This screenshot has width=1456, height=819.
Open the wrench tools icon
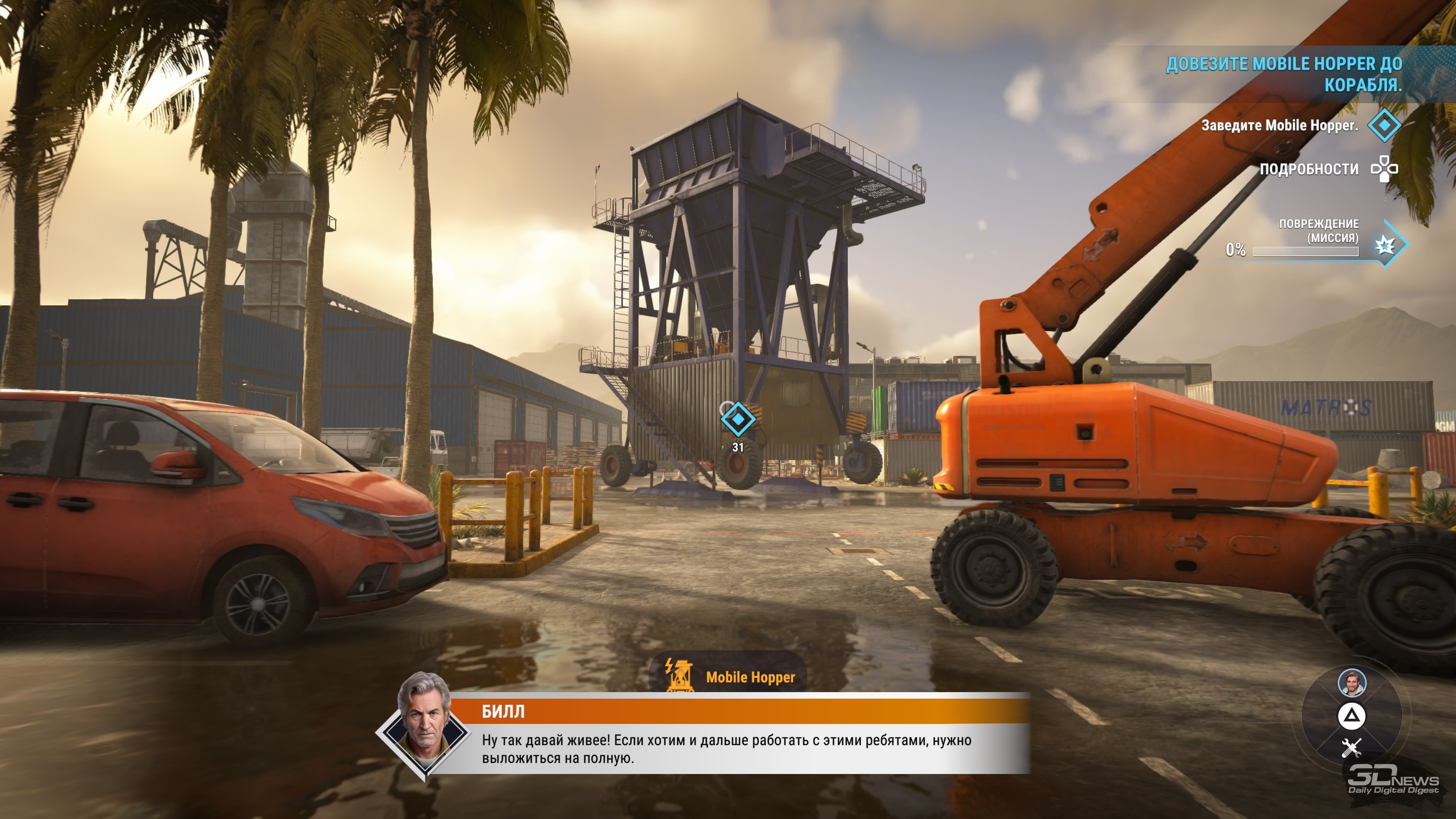[1351, 748]
